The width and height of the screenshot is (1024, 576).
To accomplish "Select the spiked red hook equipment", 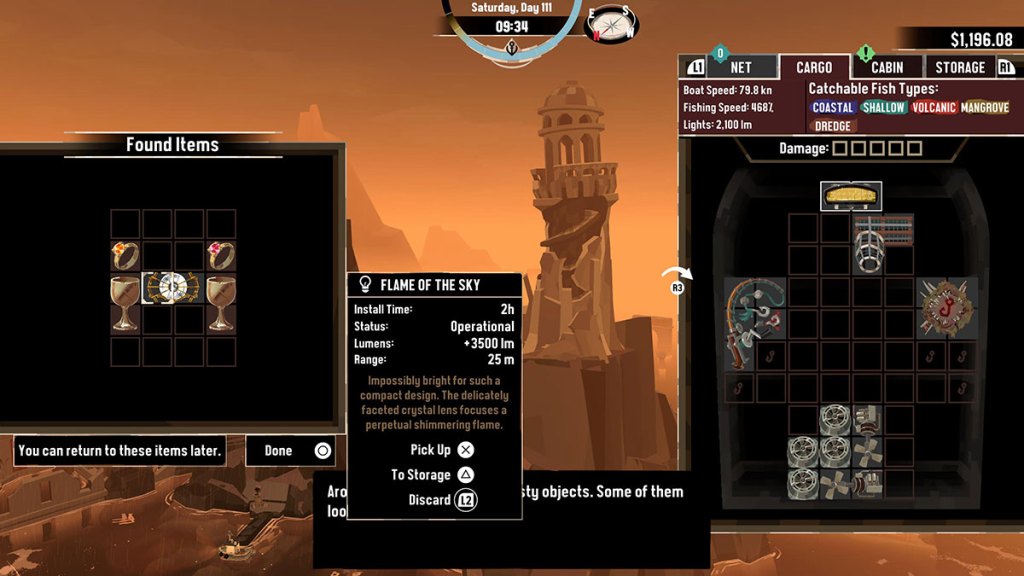I will click(947, 307).
